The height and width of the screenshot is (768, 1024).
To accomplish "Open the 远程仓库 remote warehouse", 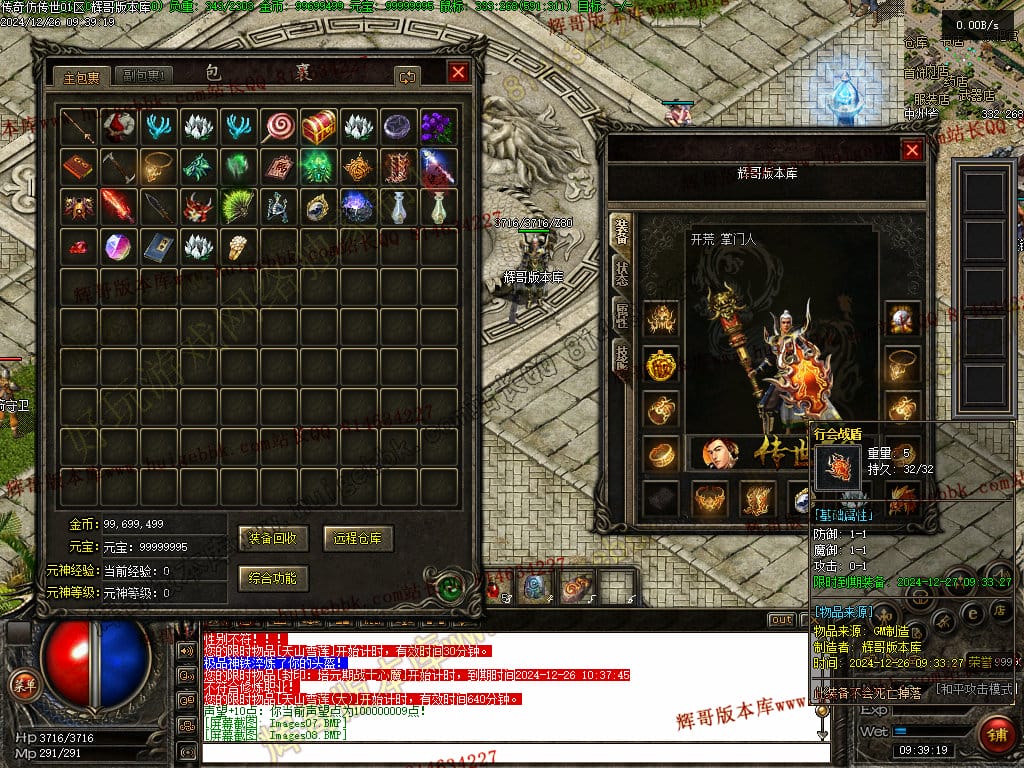I will [x=358, y=538].
